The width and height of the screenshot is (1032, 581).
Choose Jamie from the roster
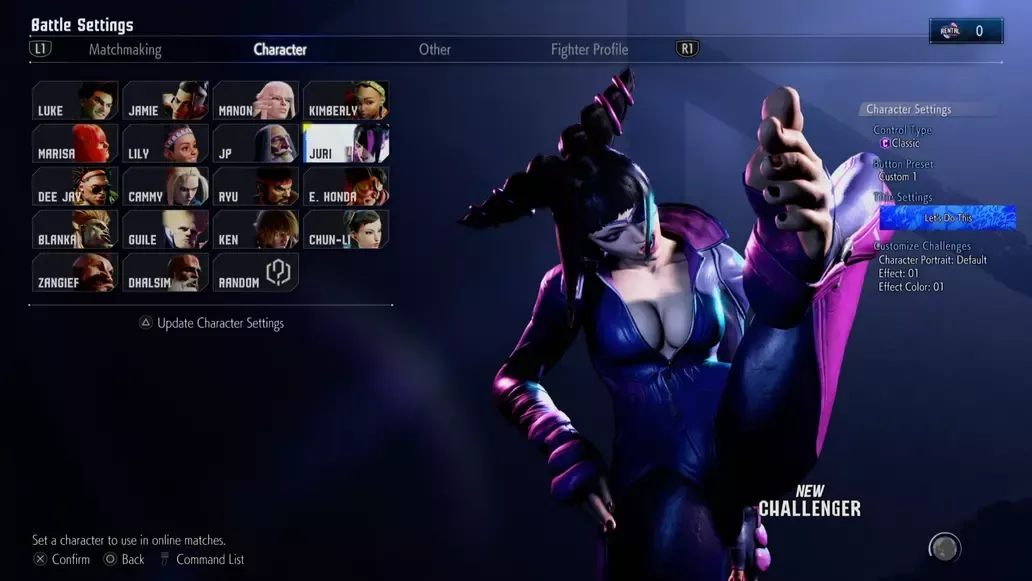click(165, 101)
